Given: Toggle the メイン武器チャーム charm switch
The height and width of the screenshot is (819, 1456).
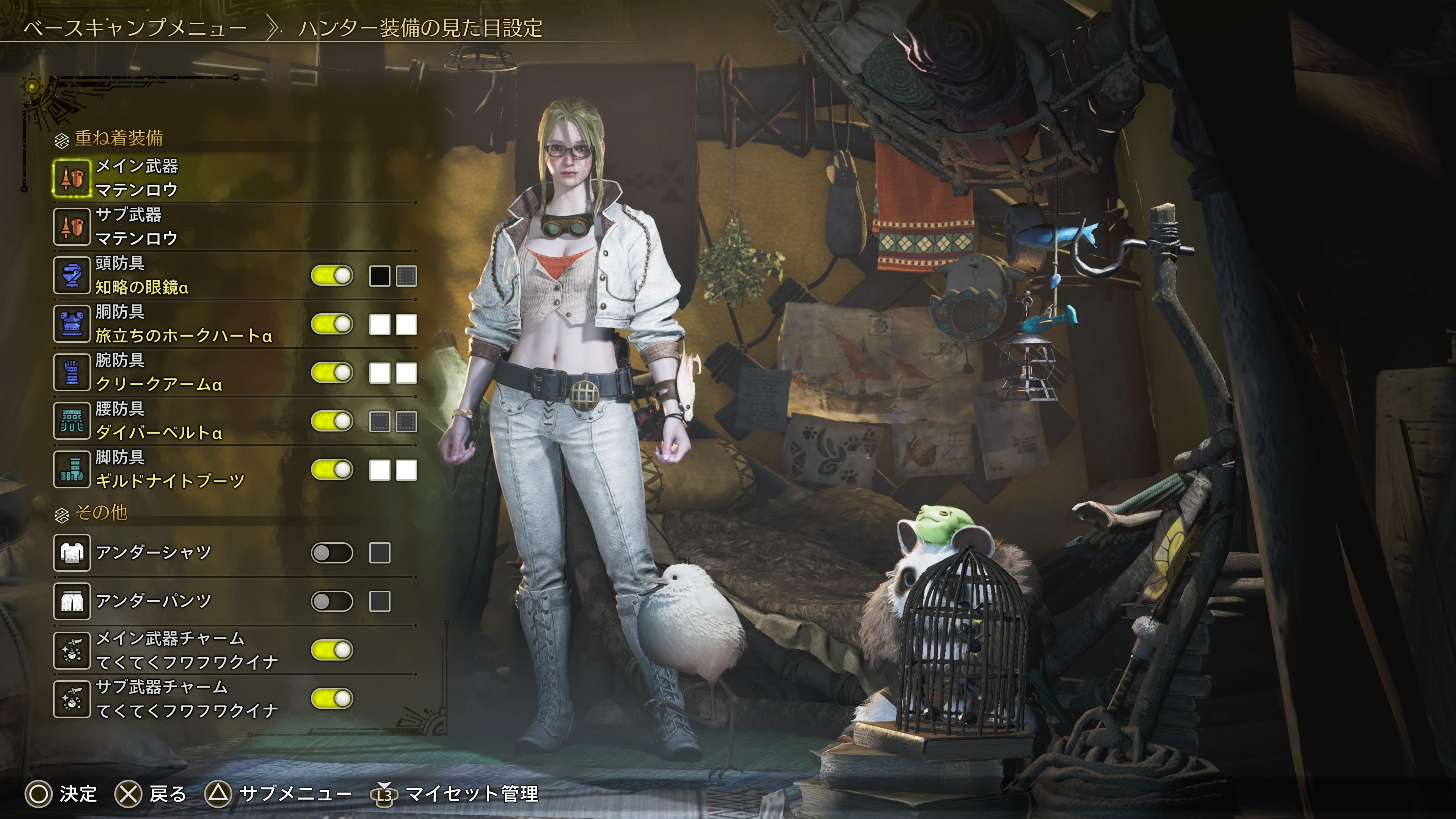Looking at the screenshot, I should [x=333, y=650].
